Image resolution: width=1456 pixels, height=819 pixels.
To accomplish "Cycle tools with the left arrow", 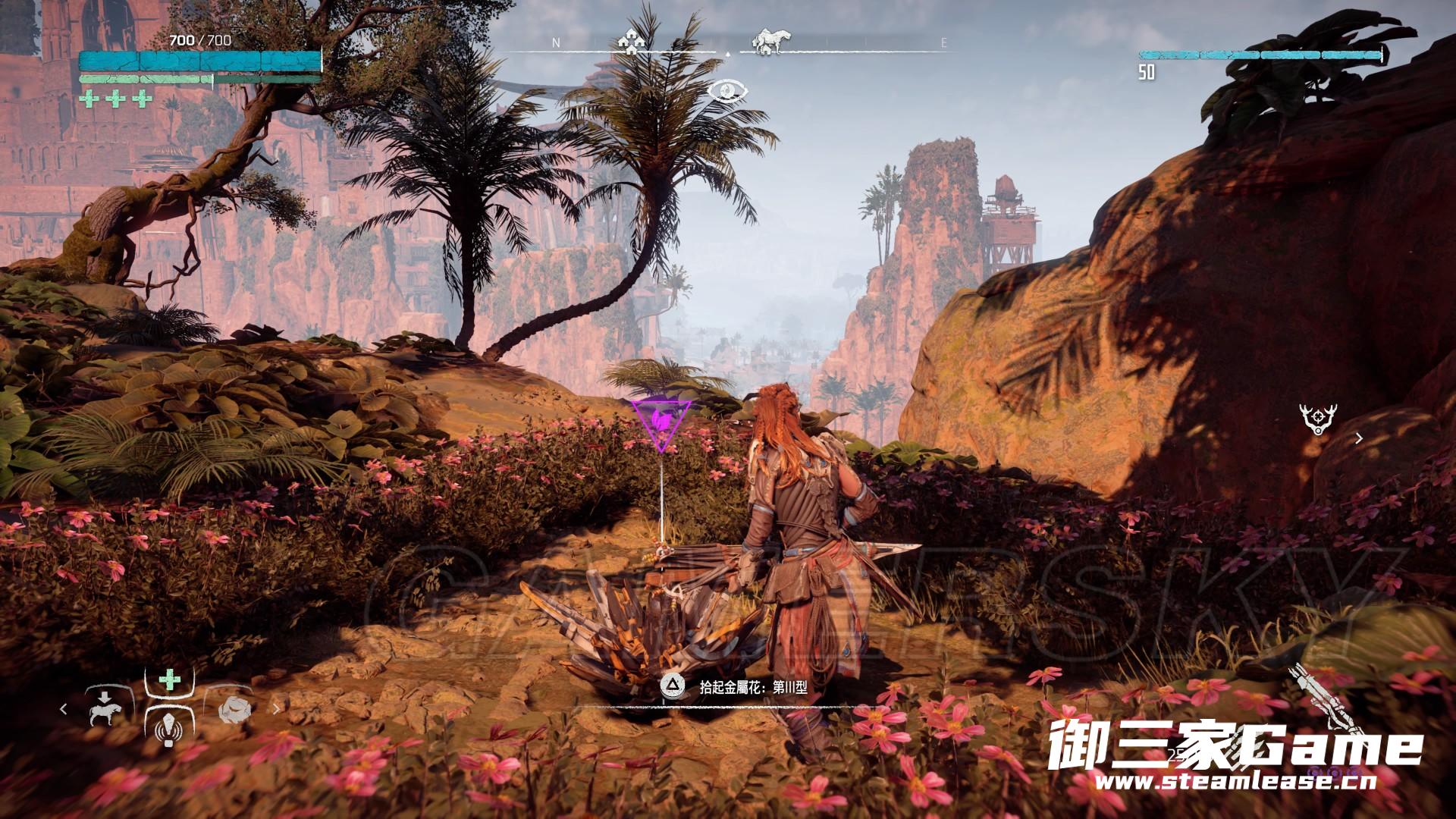I will 64,709.
